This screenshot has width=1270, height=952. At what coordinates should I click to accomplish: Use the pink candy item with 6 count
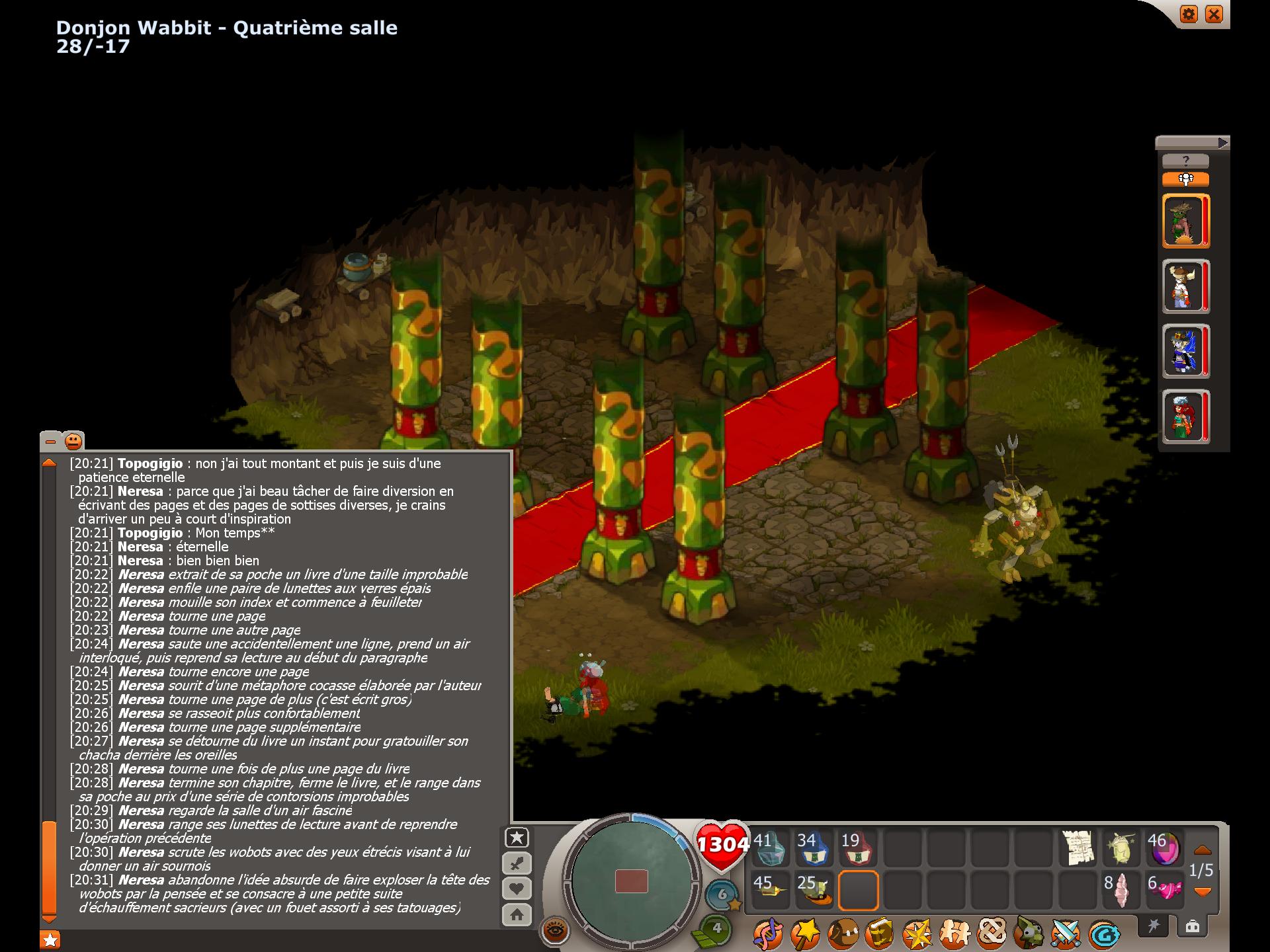1165,890
